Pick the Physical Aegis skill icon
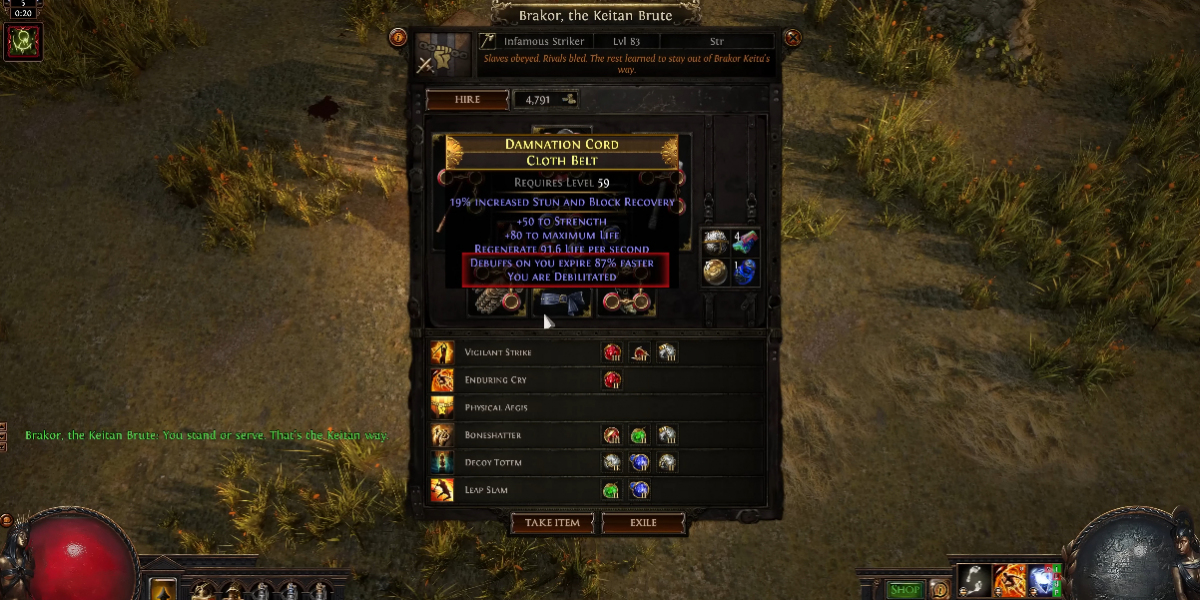This screenshot has width=1200, height=600. coord(442,407)
